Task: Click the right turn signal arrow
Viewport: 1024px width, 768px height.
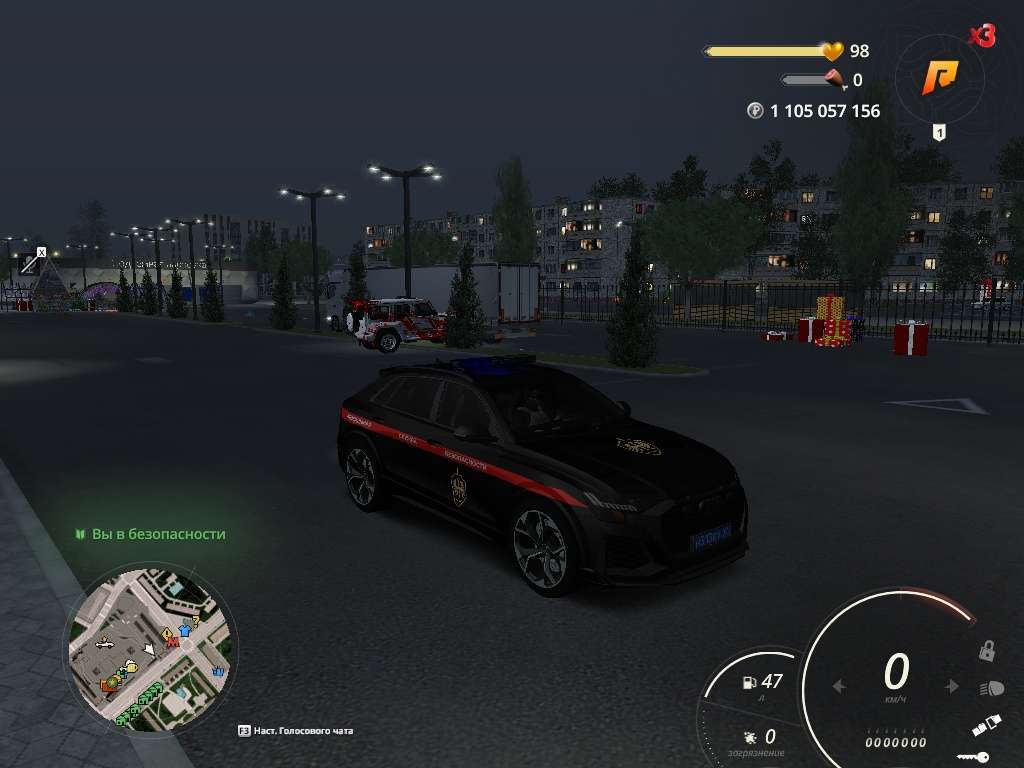Action: pyautogui.click(x=953, y=687)
